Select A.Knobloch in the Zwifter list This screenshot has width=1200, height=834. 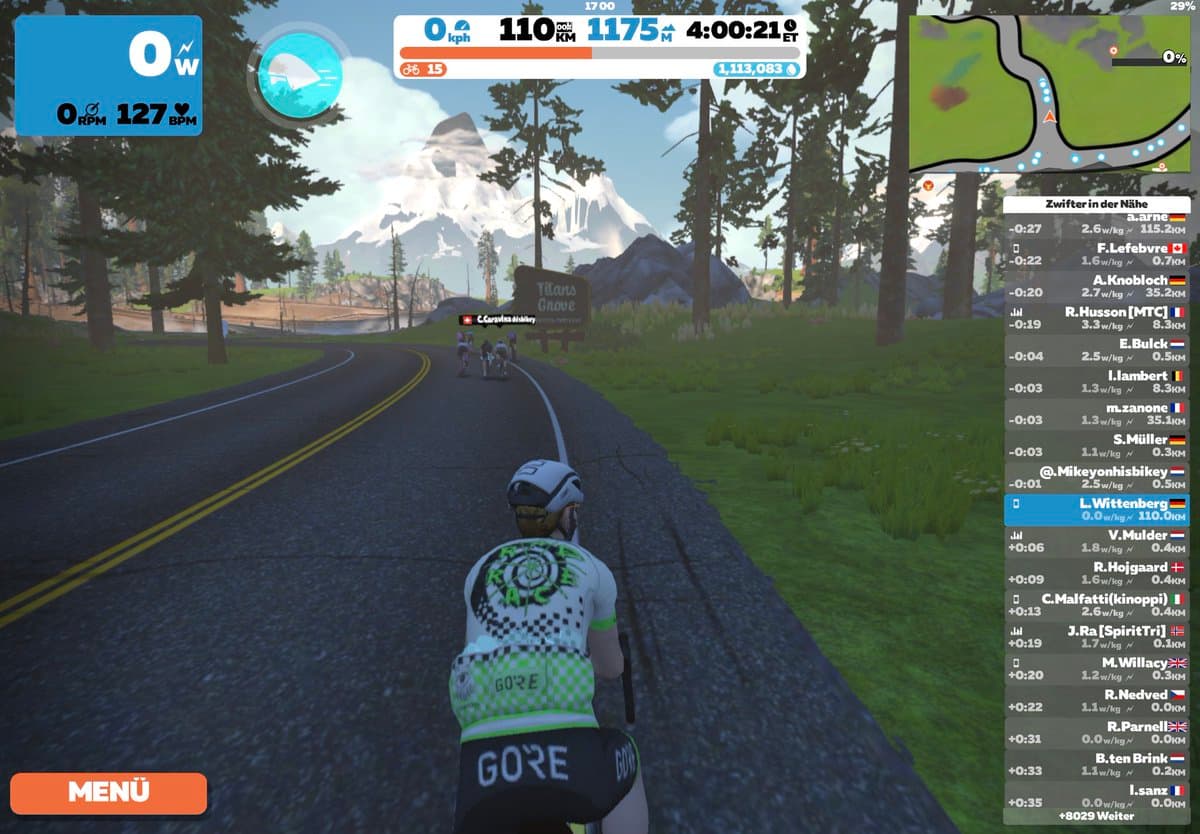click(1096, 286)
